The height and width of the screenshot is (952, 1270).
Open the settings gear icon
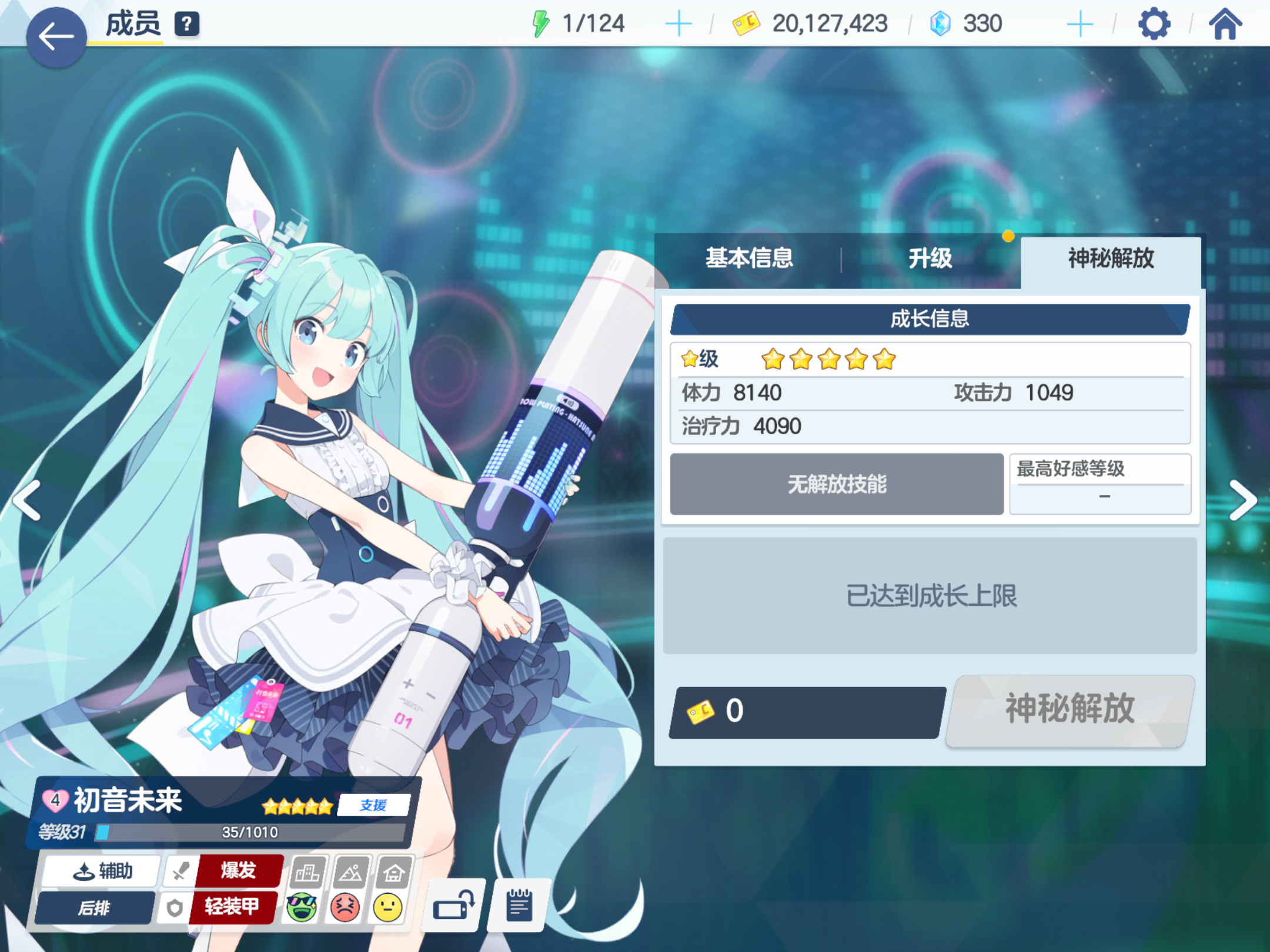1154,24
